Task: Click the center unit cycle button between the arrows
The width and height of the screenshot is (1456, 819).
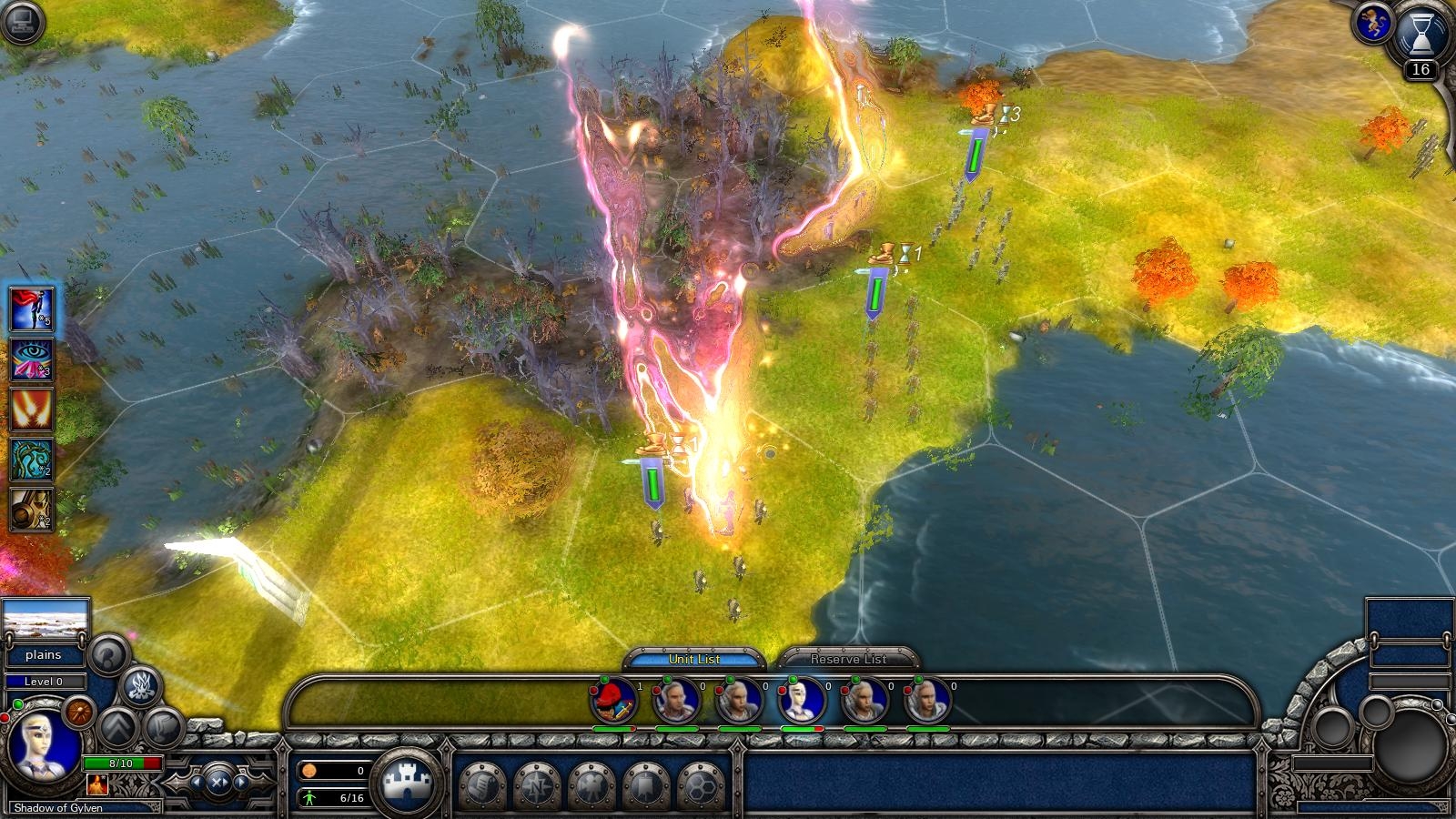Action: pos(219,783)
